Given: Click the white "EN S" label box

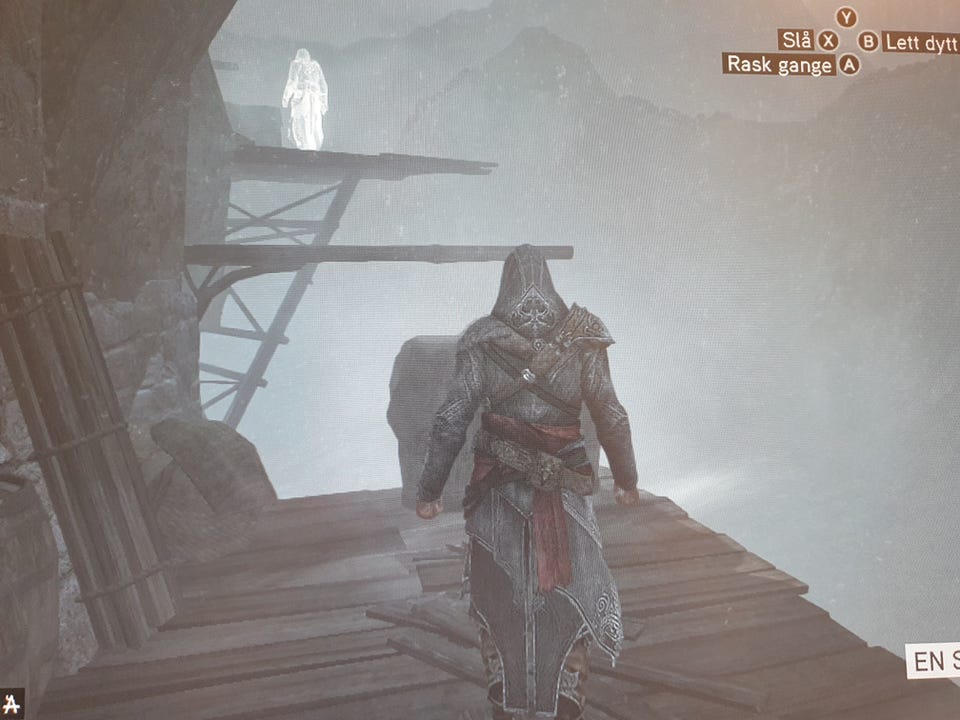Looking at the screenshot, I should 933,662.
